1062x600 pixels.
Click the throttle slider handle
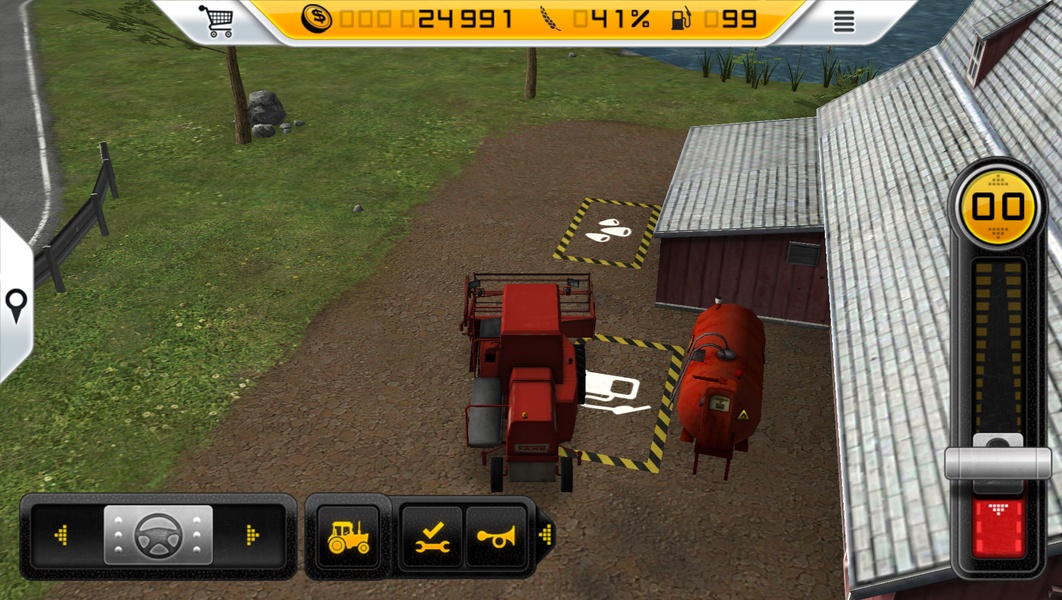[998, 461]
